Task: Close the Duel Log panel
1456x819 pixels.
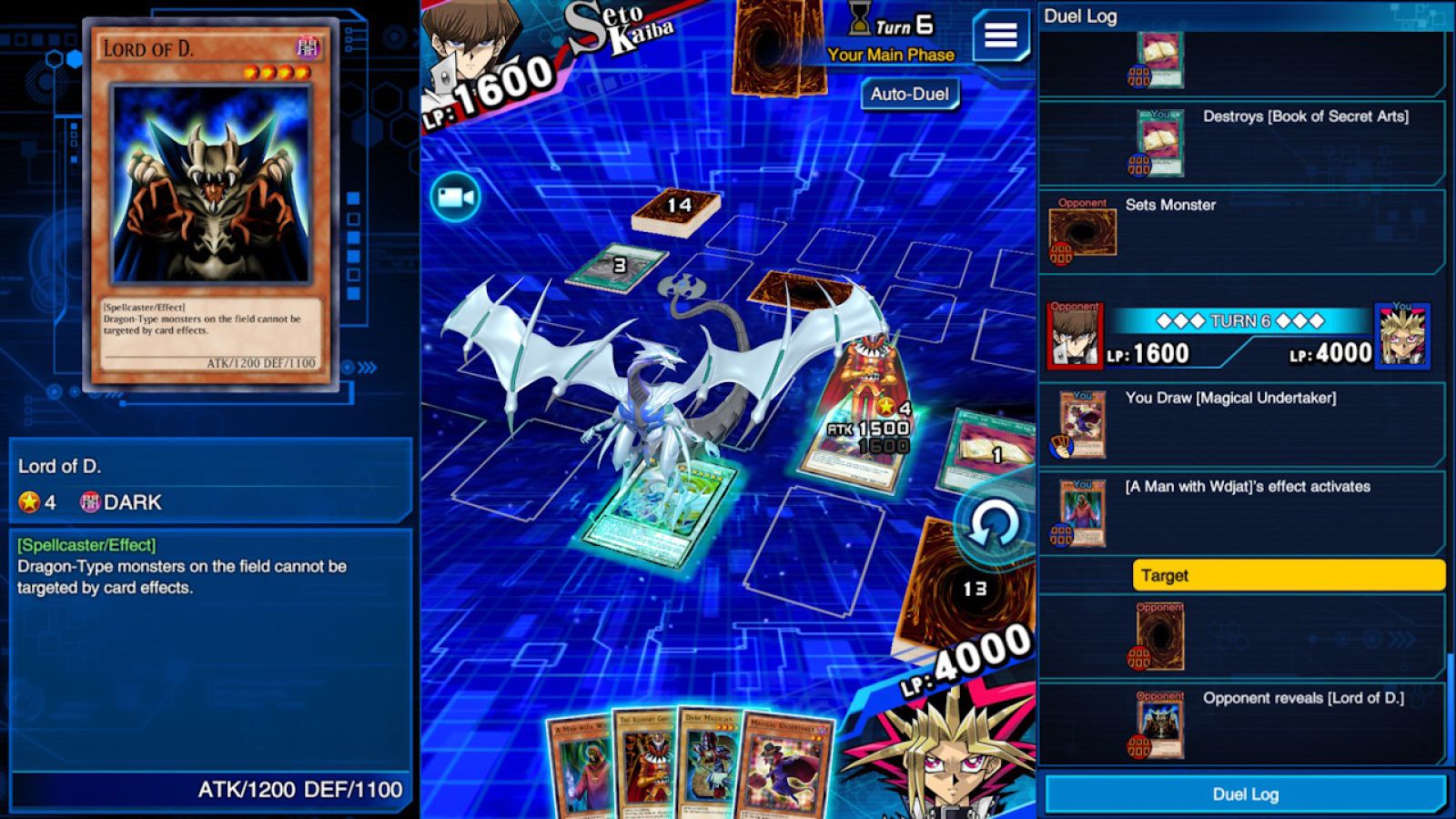Action: [1245, 794]
